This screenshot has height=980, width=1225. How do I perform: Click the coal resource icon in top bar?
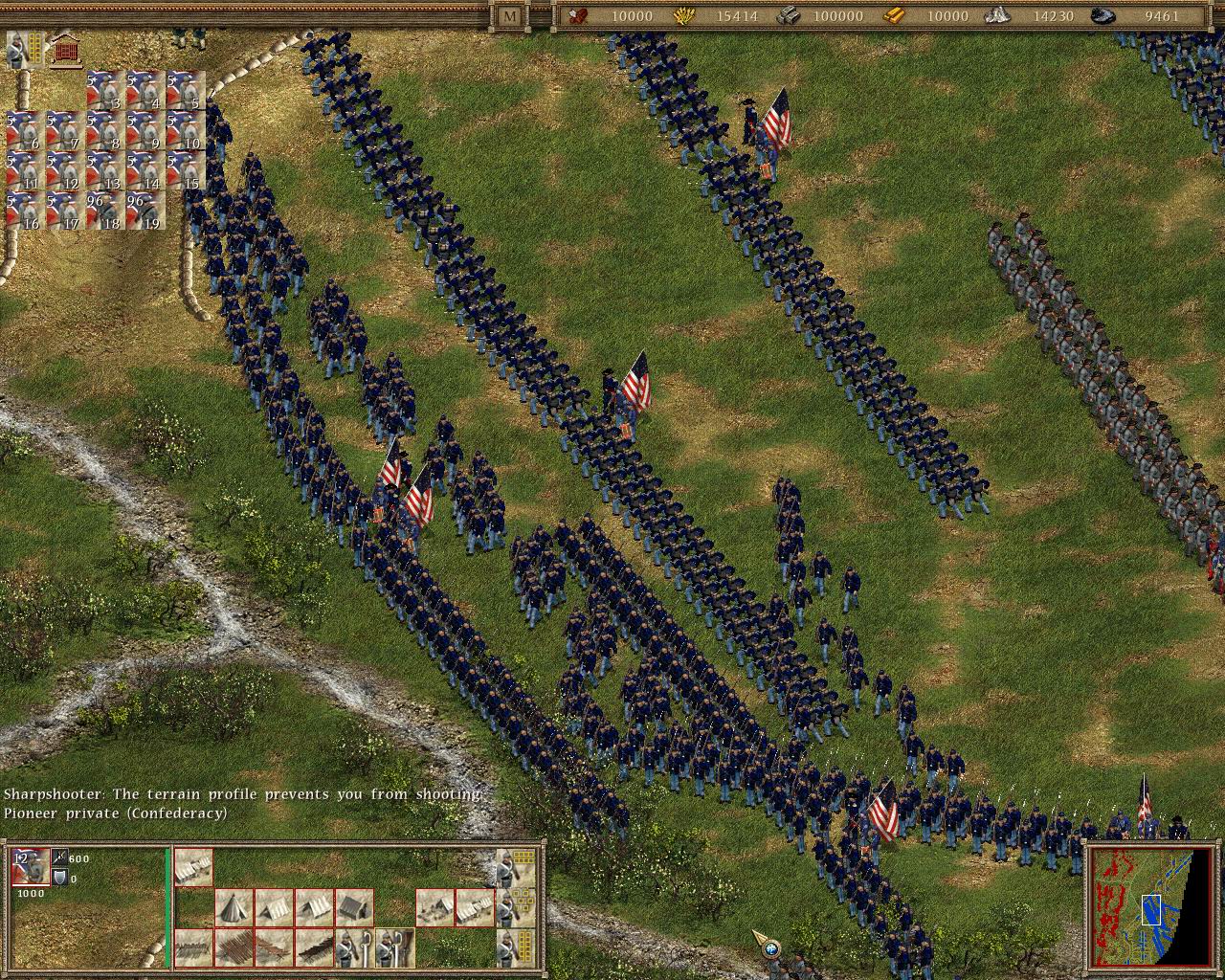(x=1101, y=16)
